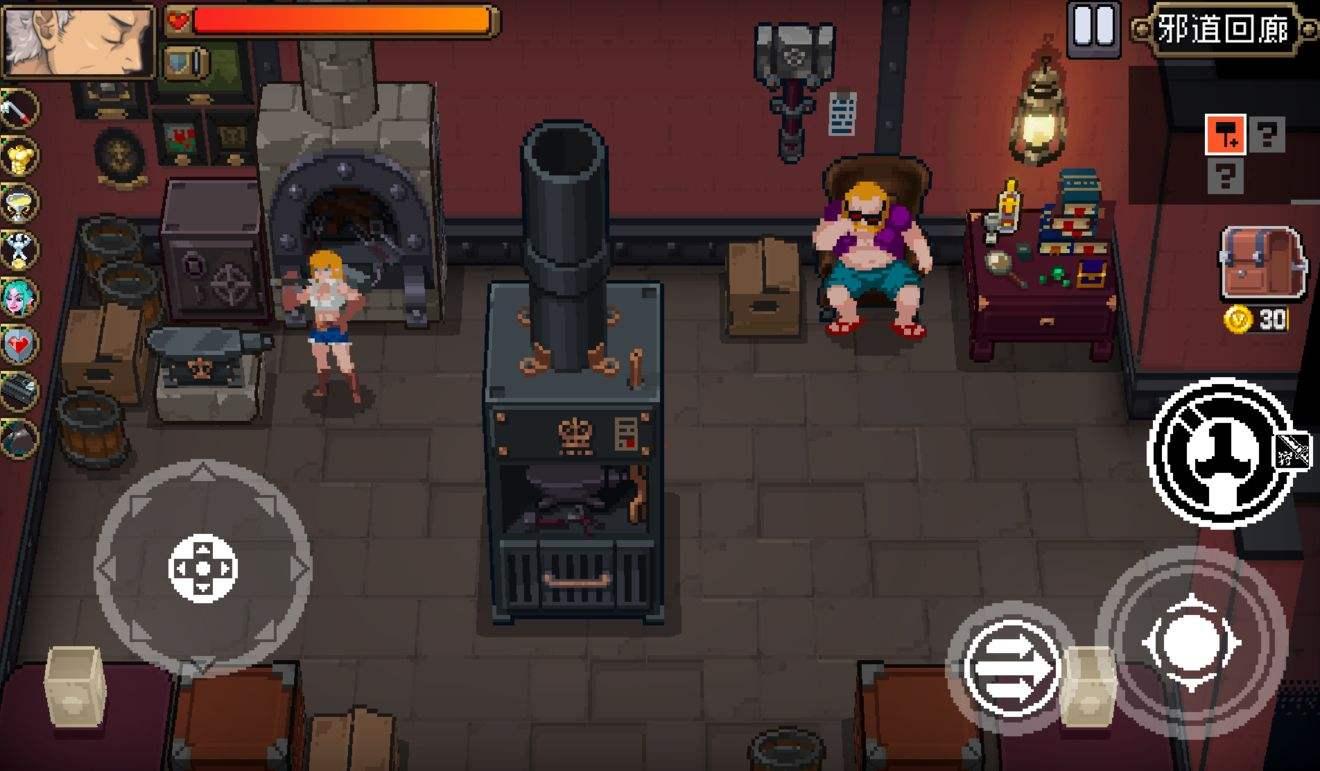The image size is (1320, 771).
Task: Pause the game
Action: [x=1093, y=28]
